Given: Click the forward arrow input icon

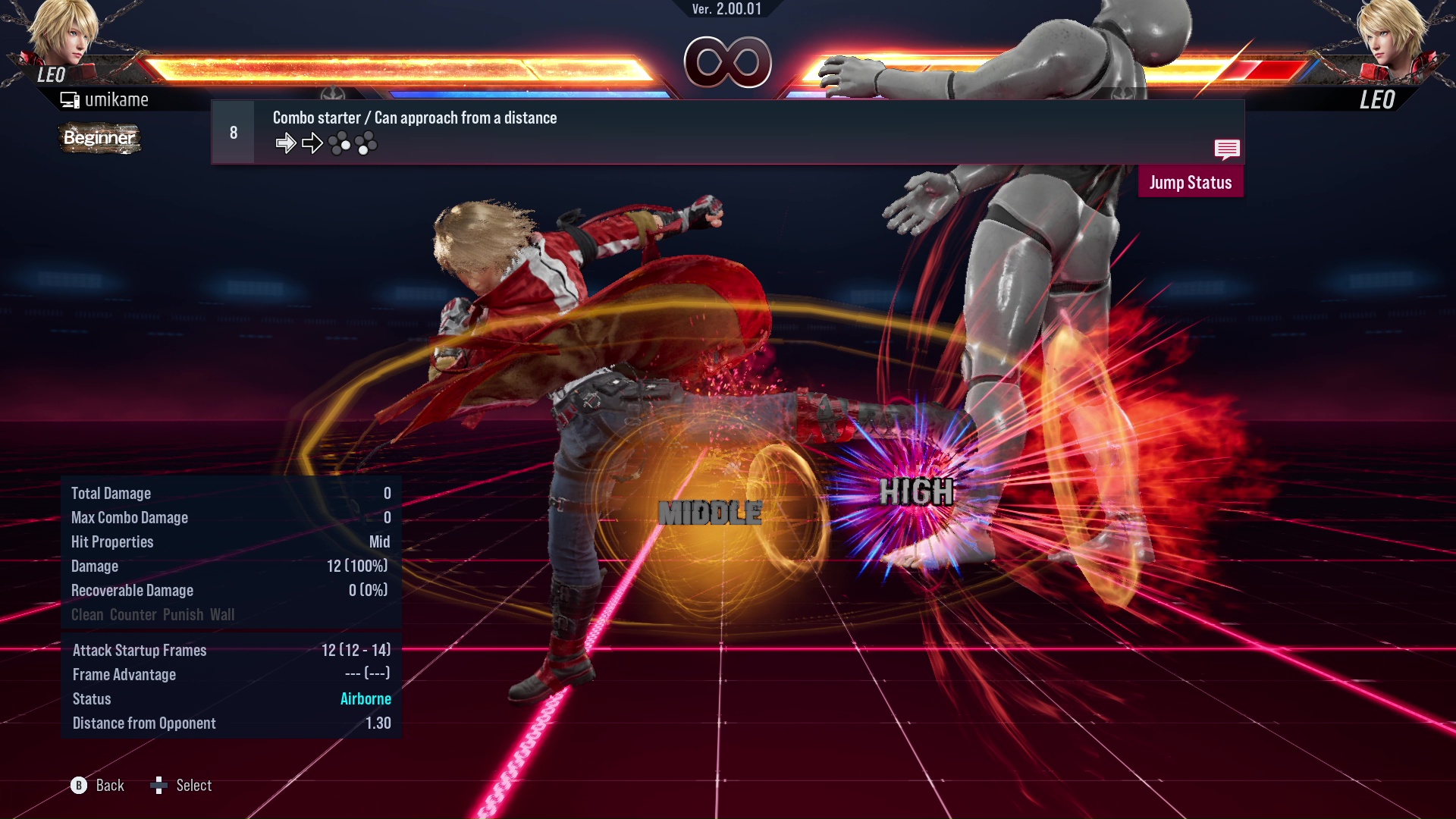Looking at the screenshot, I should 287,143.
